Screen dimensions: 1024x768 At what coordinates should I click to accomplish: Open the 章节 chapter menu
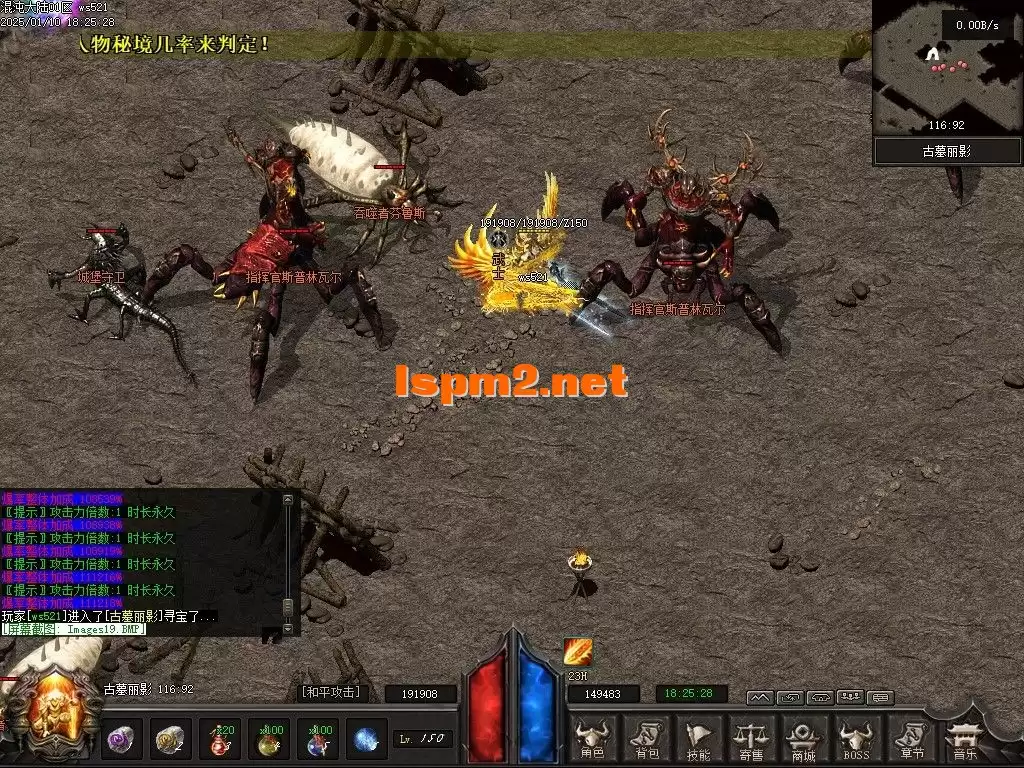(x=910, y=738)
